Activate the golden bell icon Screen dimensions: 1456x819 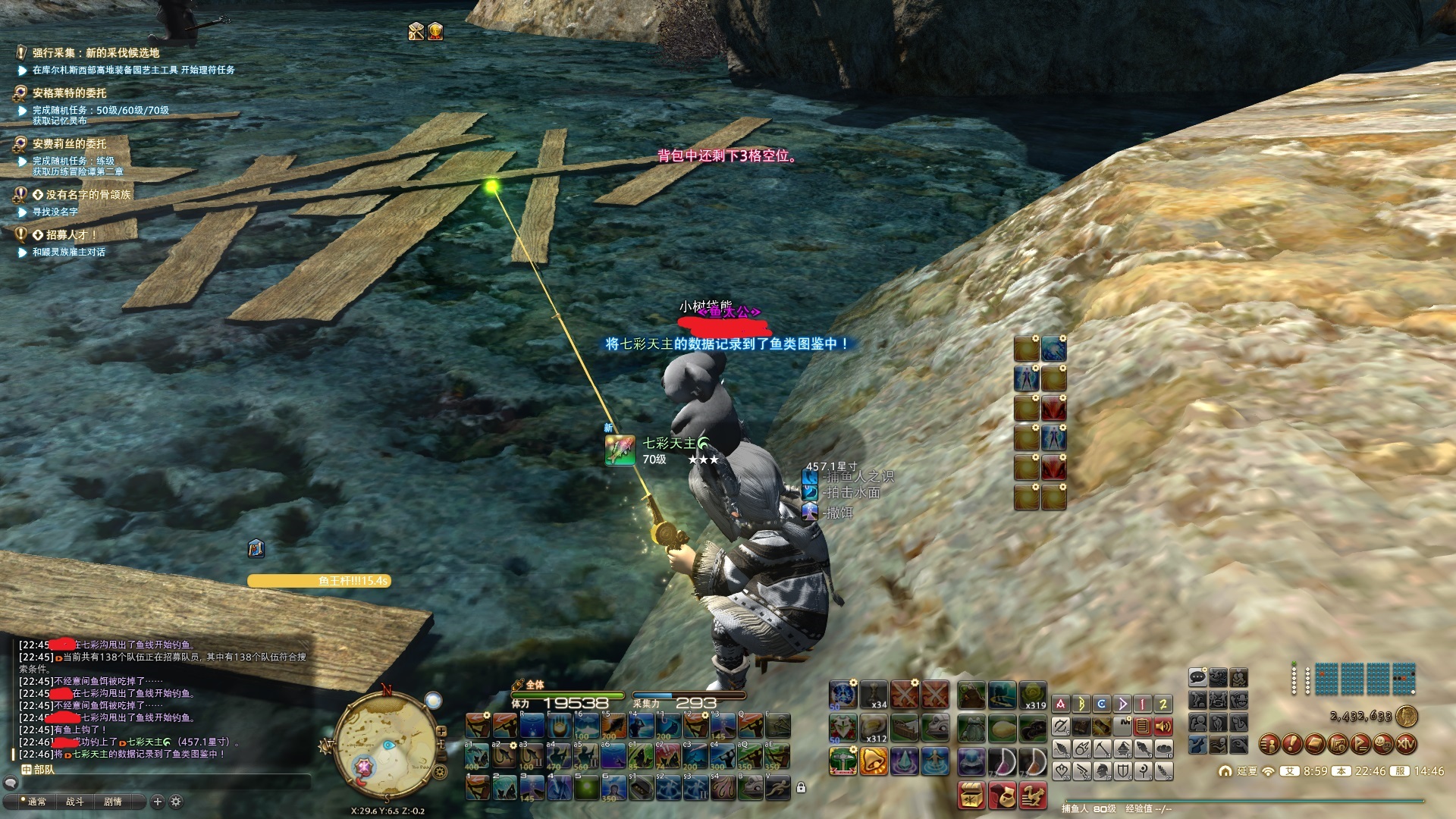point(874,760)
